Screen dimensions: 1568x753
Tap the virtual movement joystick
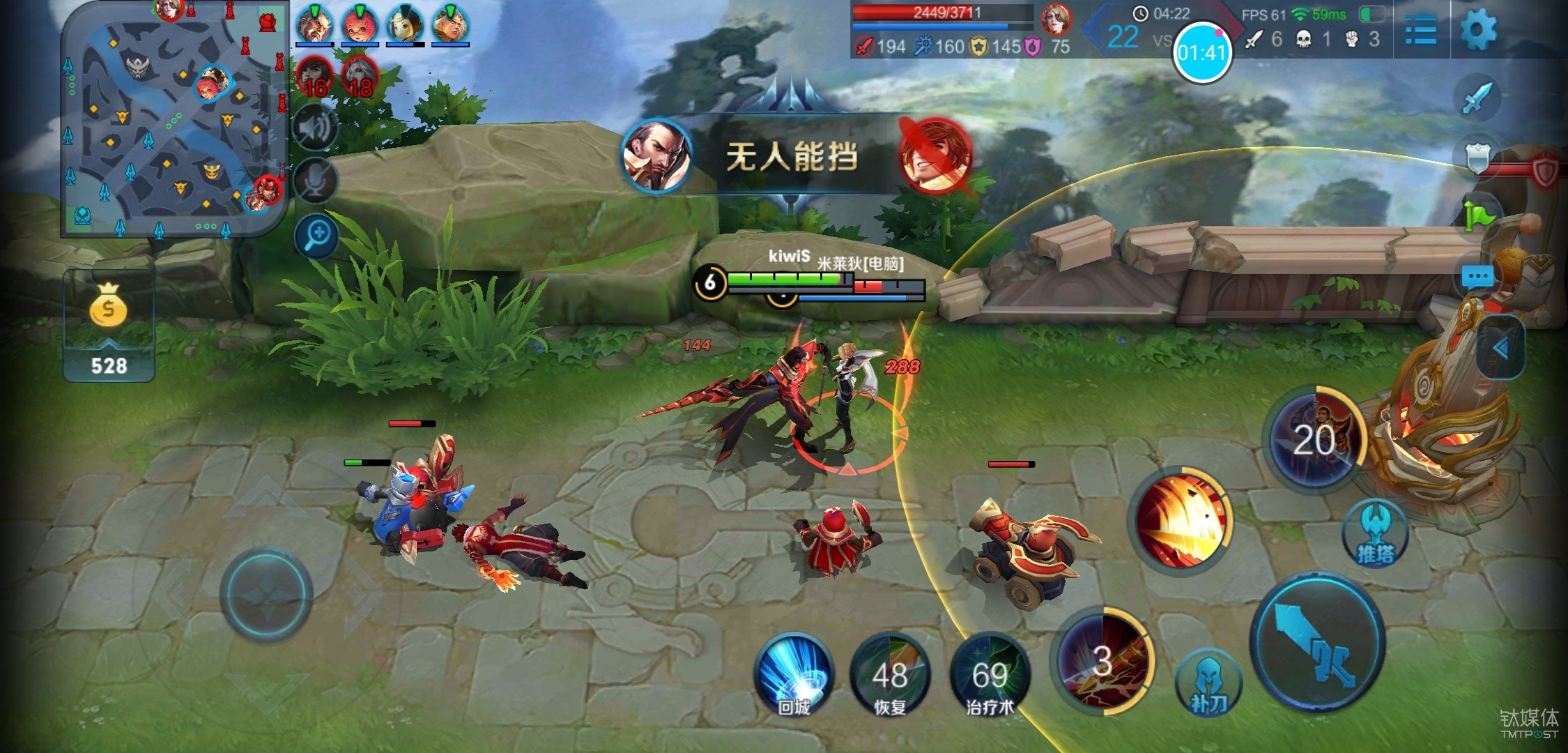266,593
